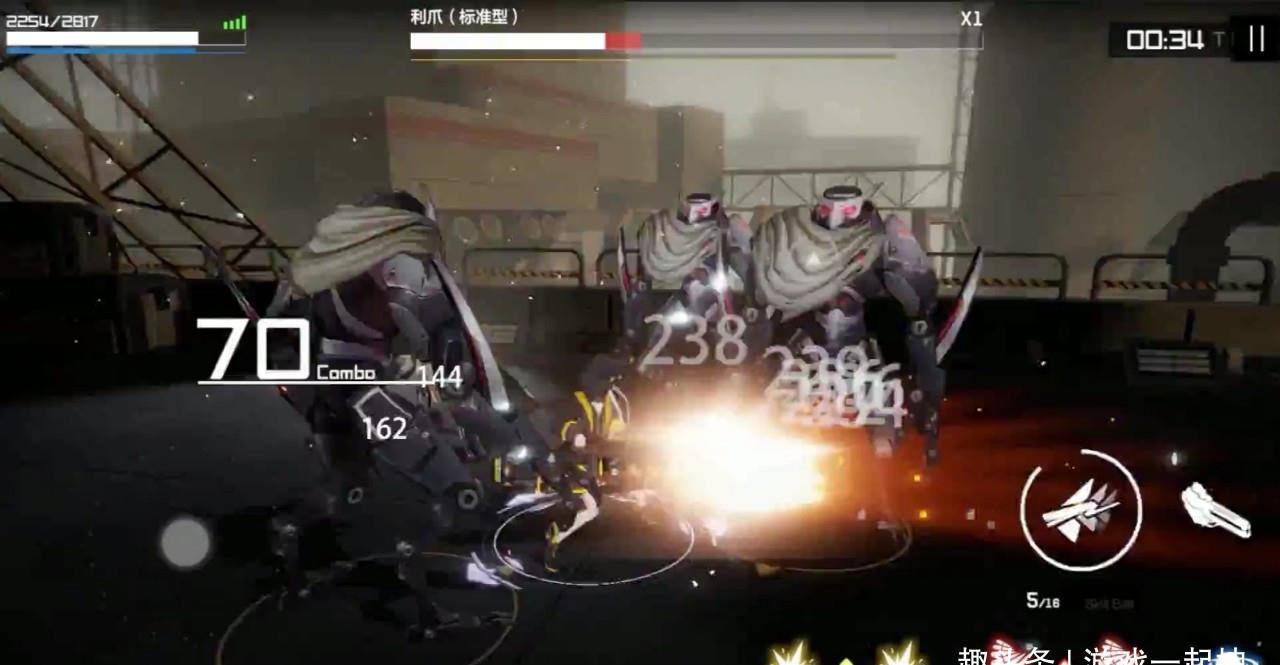This screenshot has width=1280, height=665.
Task: Tap the virtual joystick knob
Action: coord(186,543)
